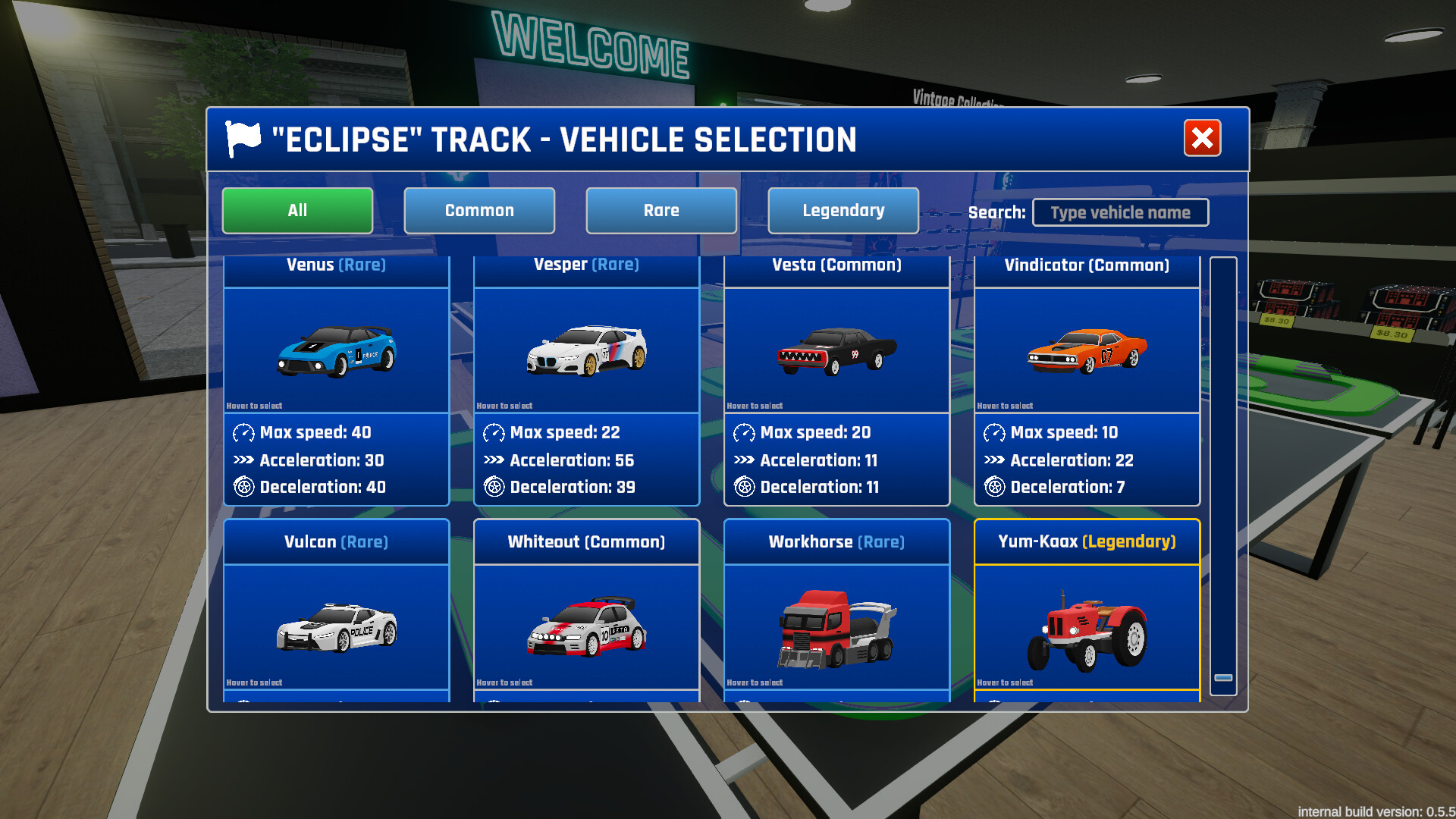Click the deceleration wheel icon on Venus card
This screenshot has height=819, width=1456.
coord(243,487)
